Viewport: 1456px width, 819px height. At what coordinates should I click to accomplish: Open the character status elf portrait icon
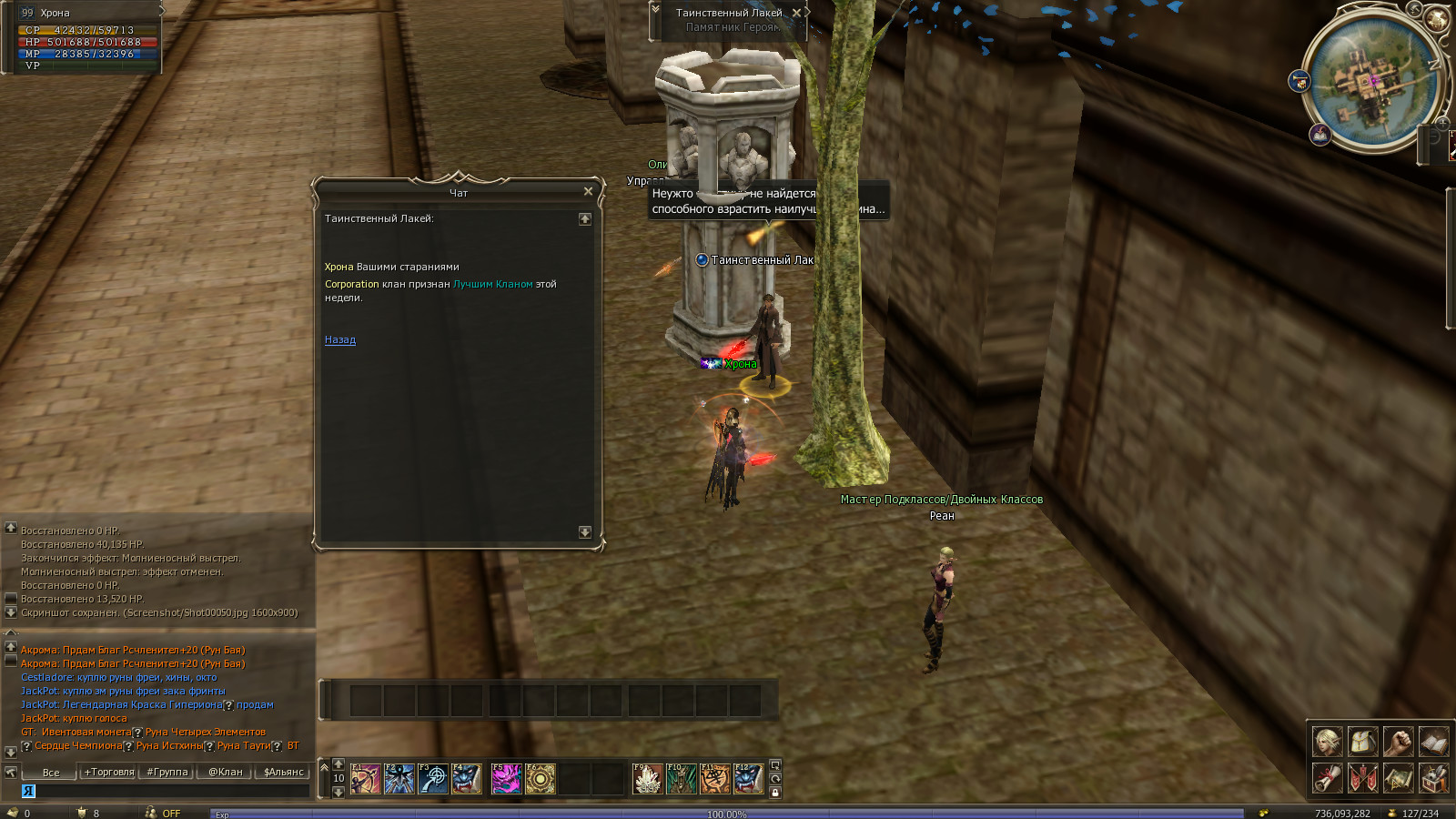coord(1327,742)
